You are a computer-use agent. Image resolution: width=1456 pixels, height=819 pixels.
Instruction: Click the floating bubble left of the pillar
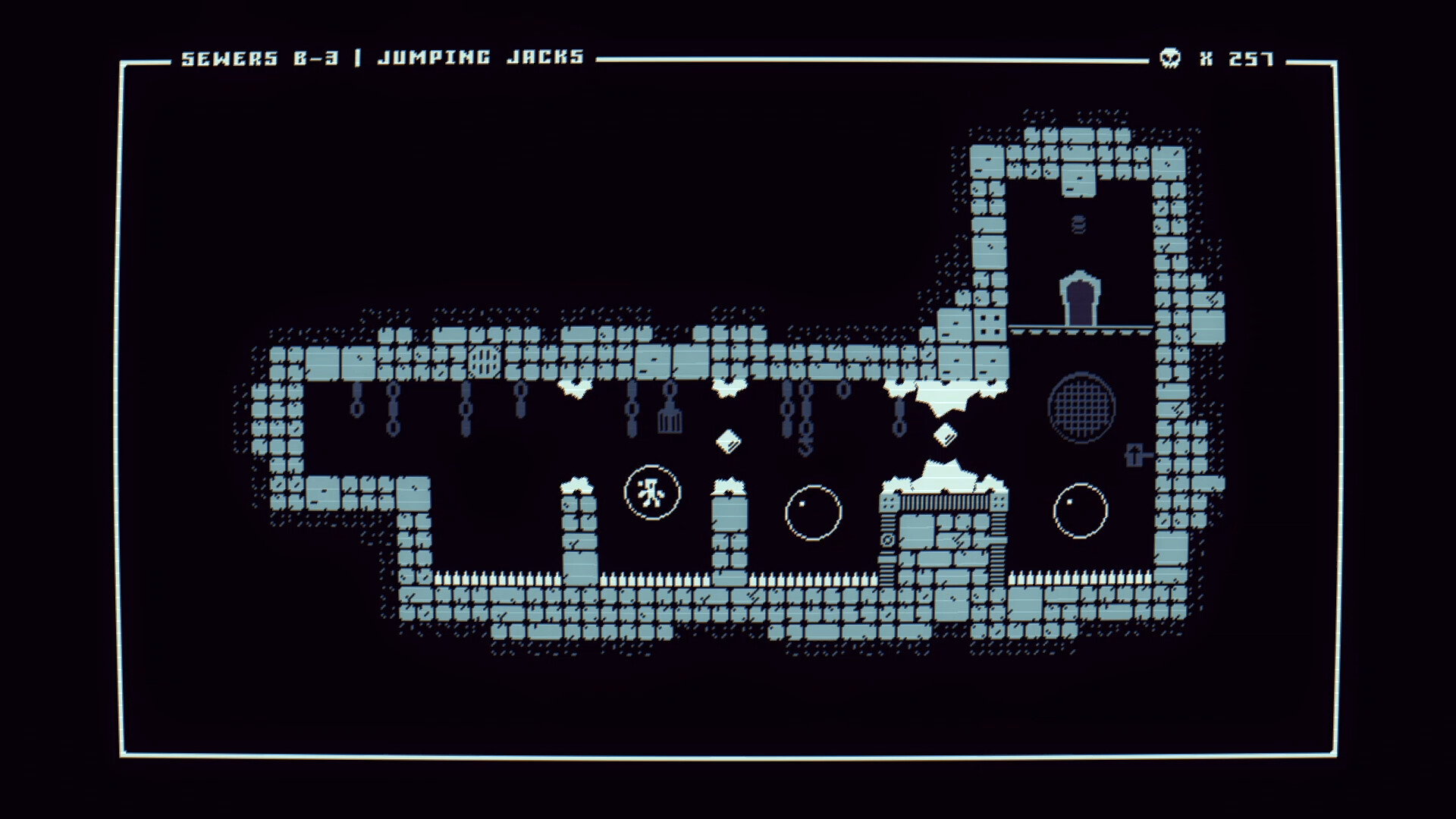814,514
